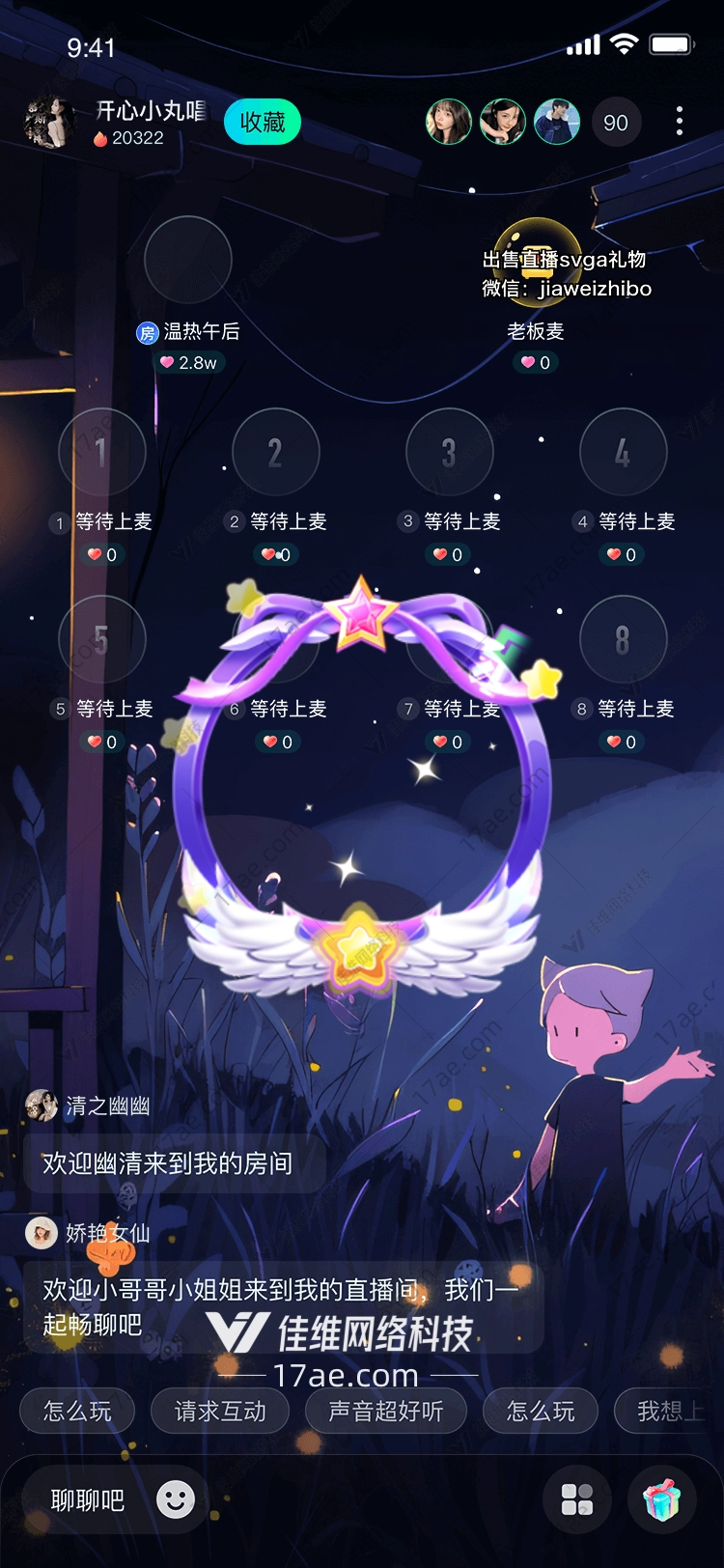This screenshot has height=1568, width=724.
Task: Take the 老板麦 boss seat
Action: pos(537,260)
